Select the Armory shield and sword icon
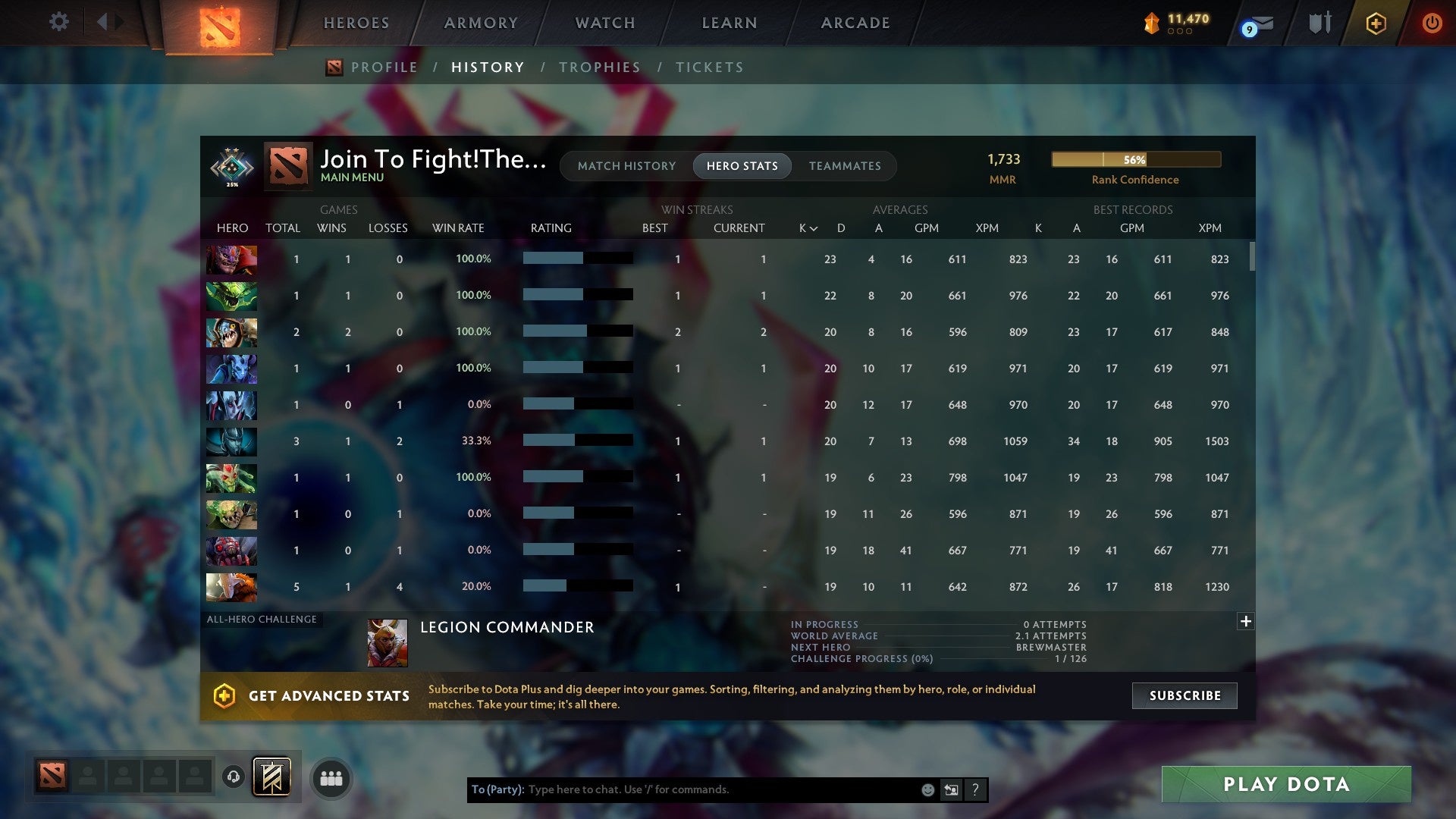Screen dimensions: 1456x819 pyautogui.click(x=1319, y=23)
